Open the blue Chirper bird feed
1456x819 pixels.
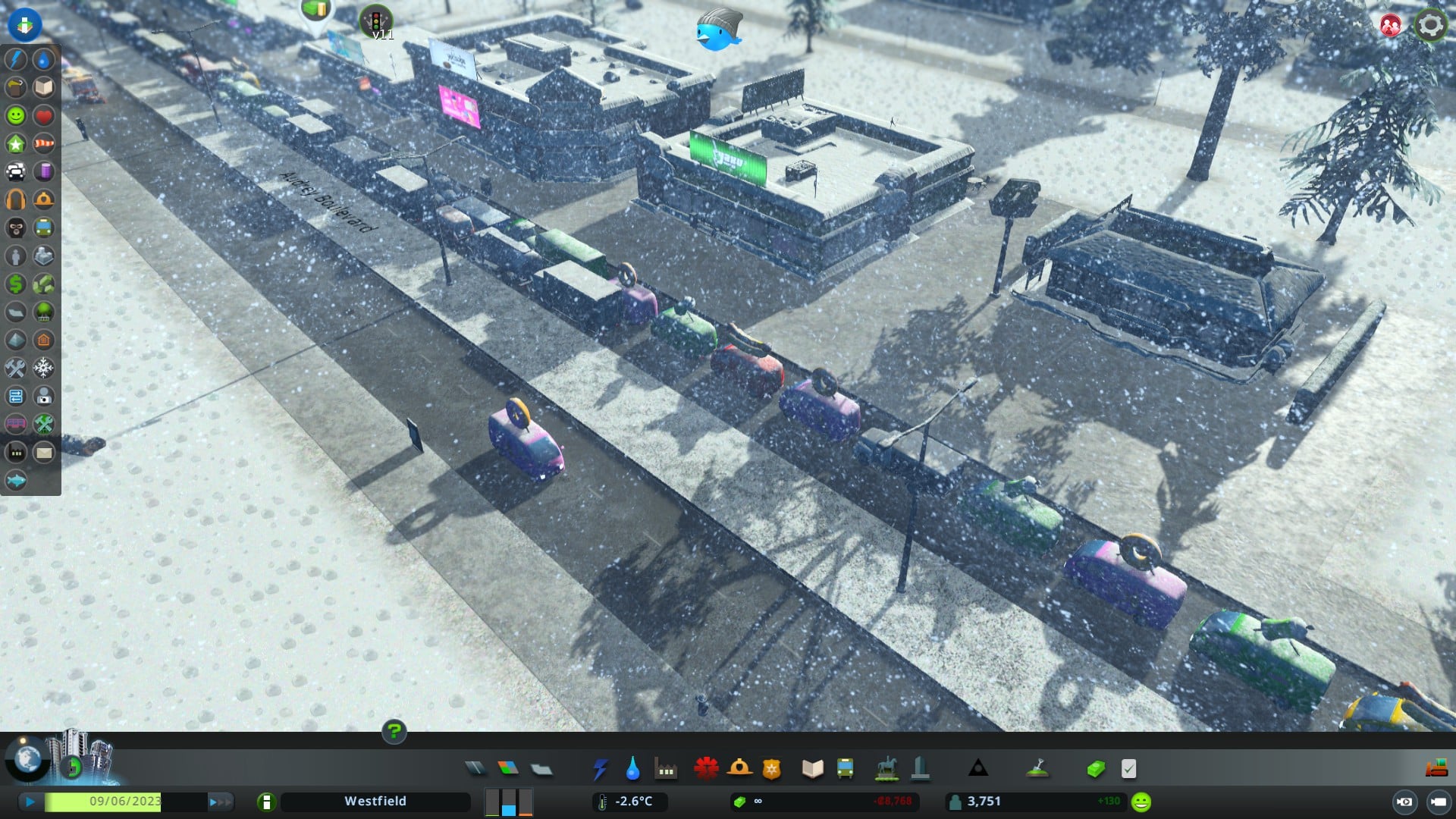coord(717,32)
